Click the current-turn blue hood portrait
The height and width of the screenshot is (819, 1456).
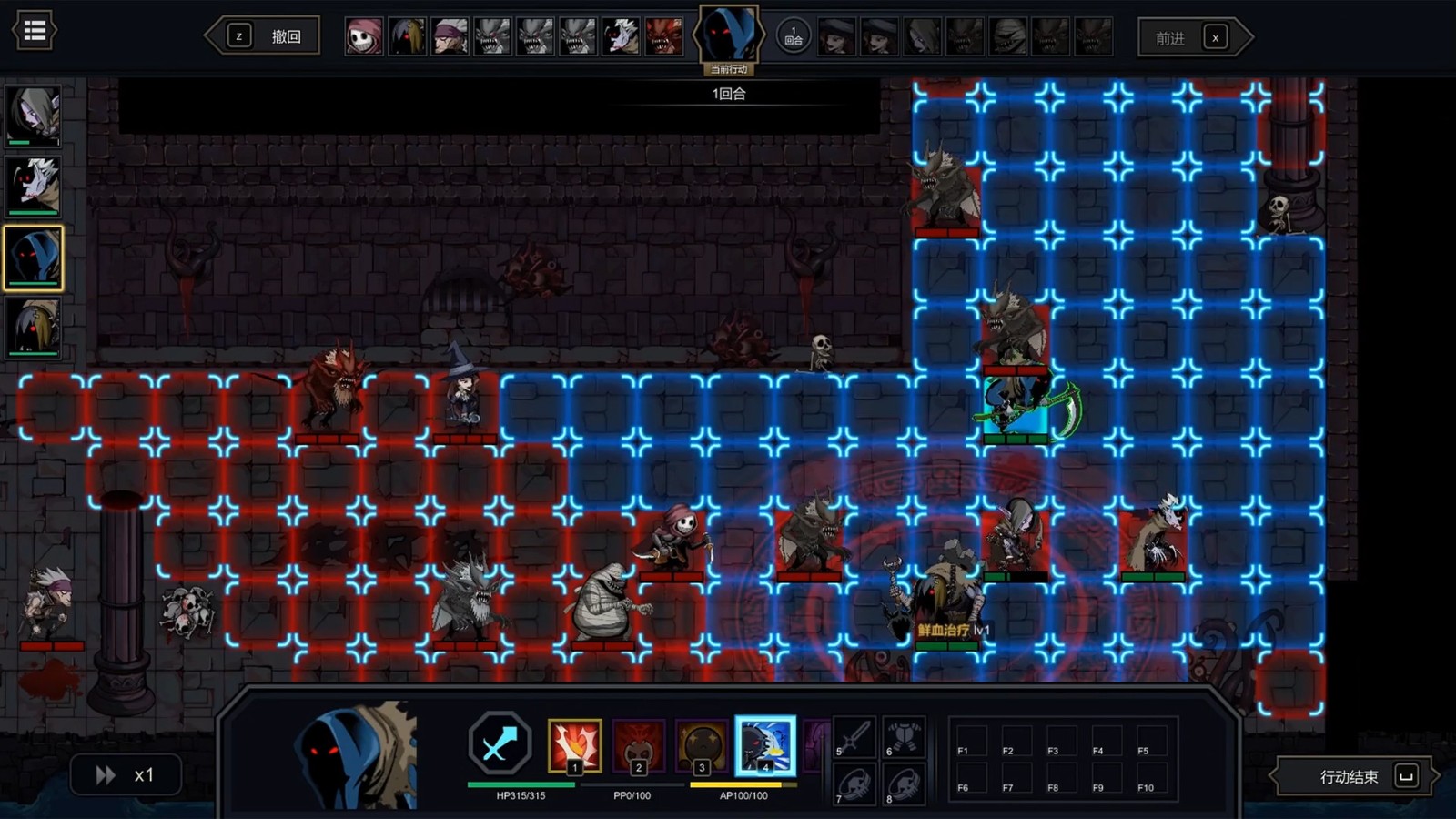click(728, 35)
